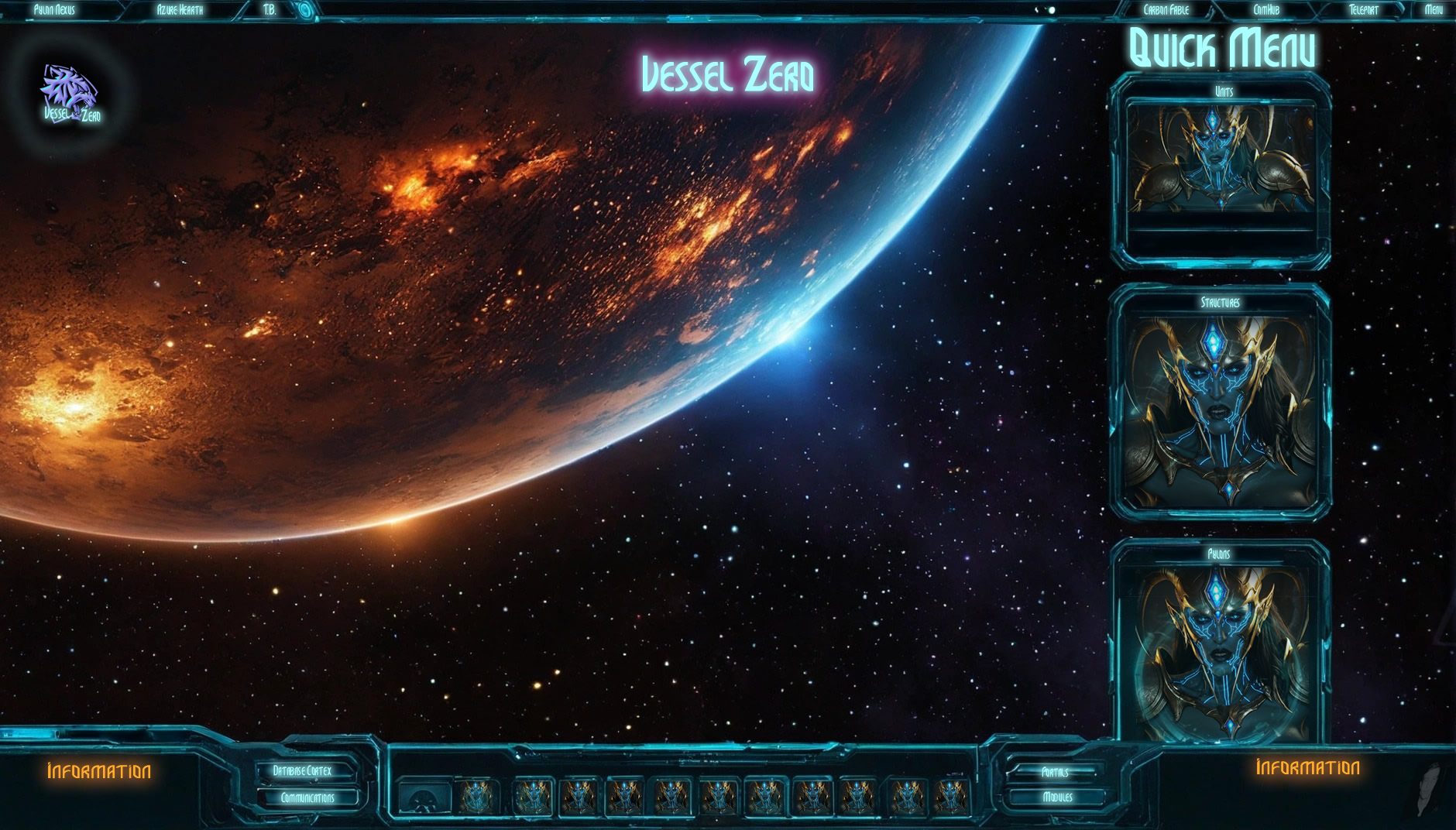Select the Structures quick menu panel
The height and width of the screenshot is (830, 1456).
point(1221,403)
